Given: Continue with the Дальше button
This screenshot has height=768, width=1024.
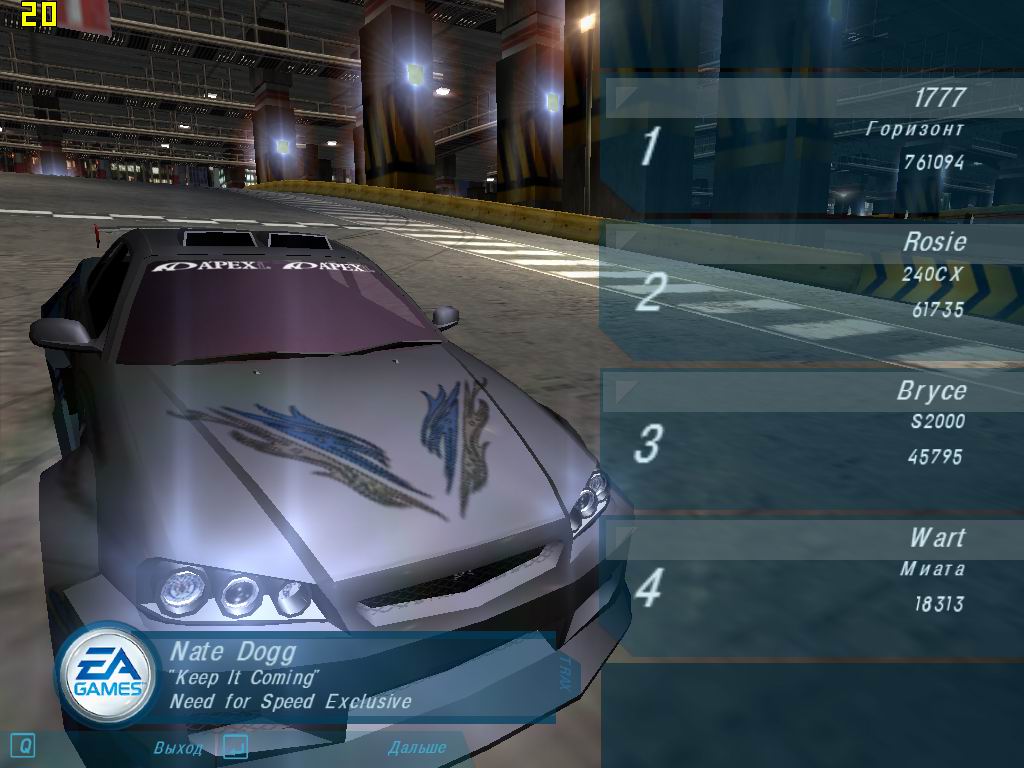Looking at the screenshot, I should pyautogui.click(x=416, y=748).
